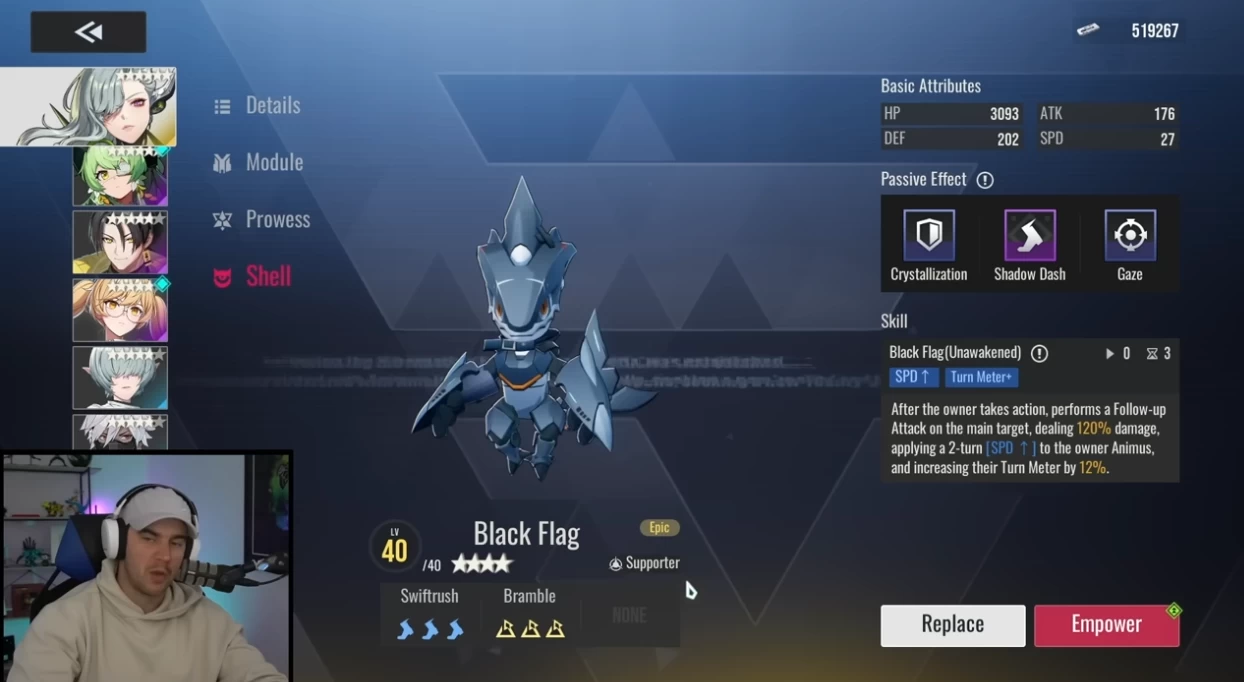This screenshot has width=1244, height=682.
Task: Click the SPD up skill tag
Action: click(914, 377)
